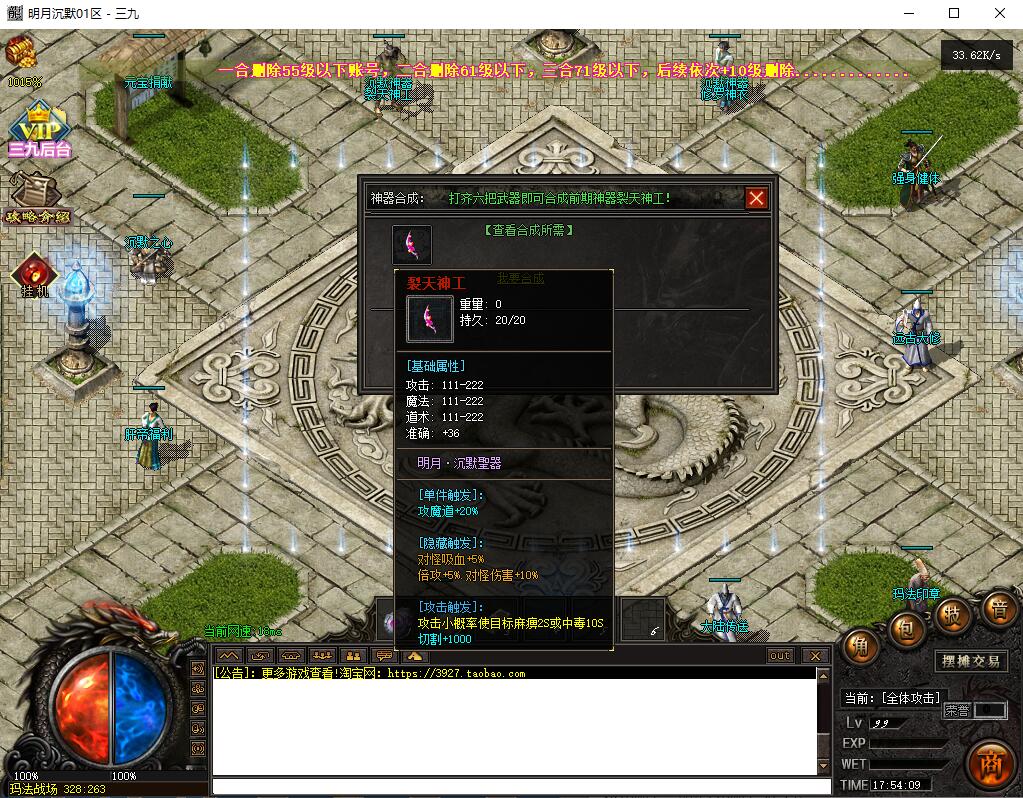
Task: Open the skills panel with the 技 button
Action: [x=953, y=614]
